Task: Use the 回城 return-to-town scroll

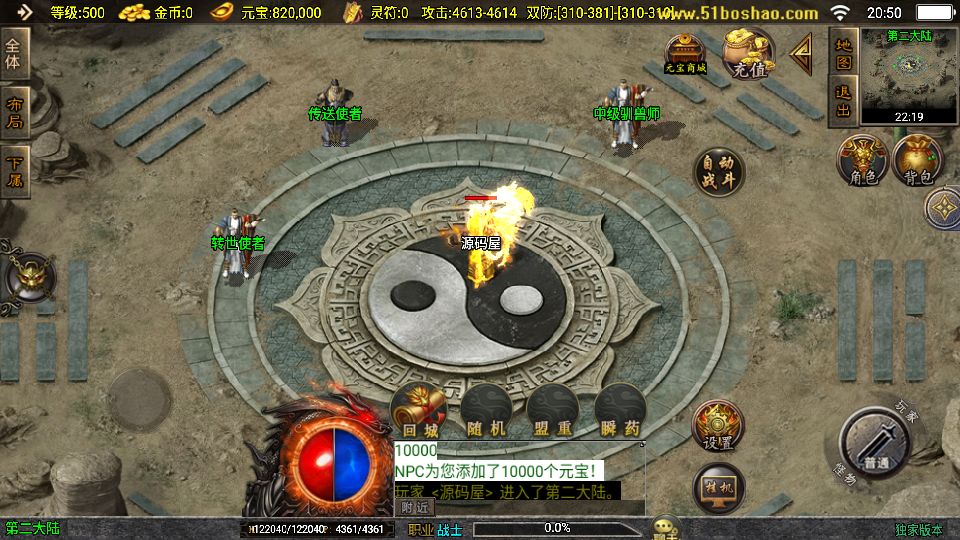Action: coord(417,410)
